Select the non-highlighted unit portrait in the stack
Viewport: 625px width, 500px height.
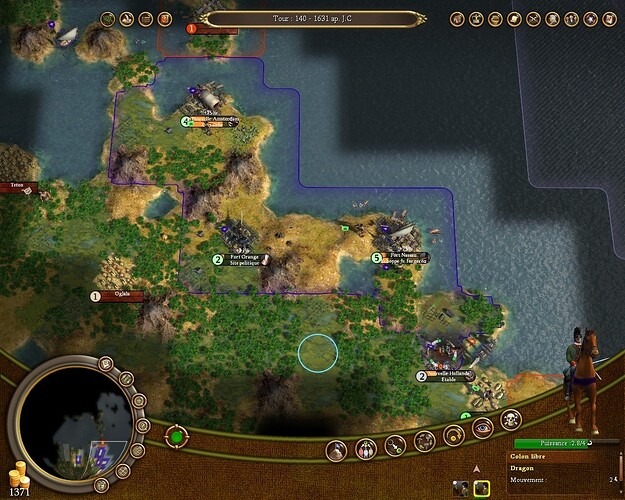click(x=460, y=488)
